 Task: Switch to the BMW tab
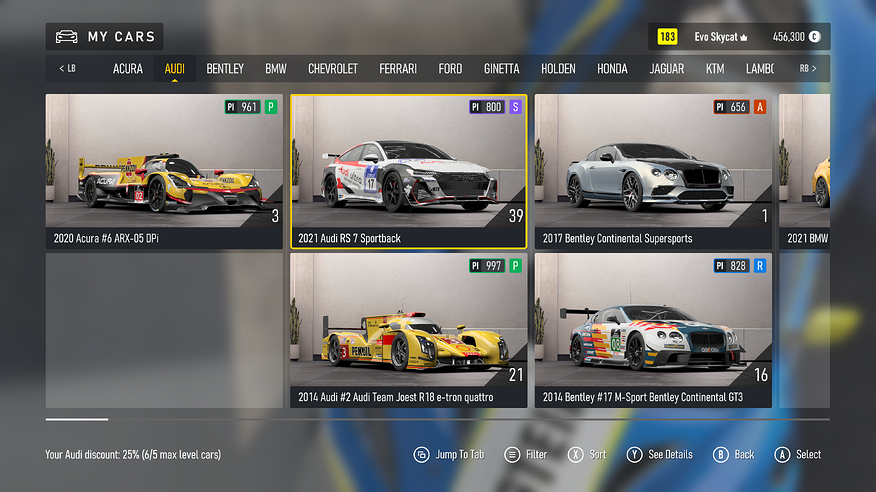click(x=276, y=69)
